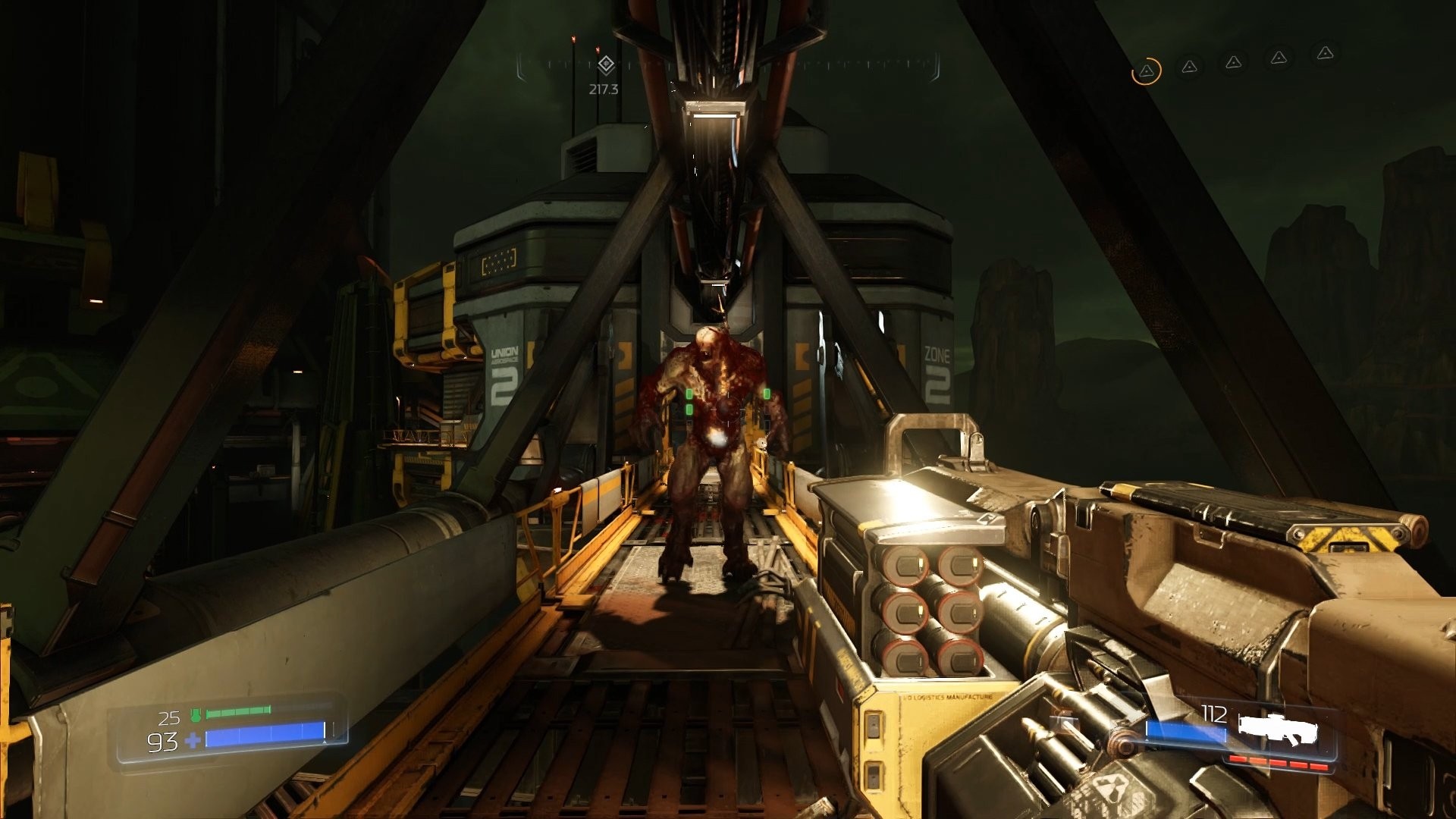The width and height of the screenshot is (1456, 819).
Task: Click the second grenade indicator triangle
Action: point(1190,67)
